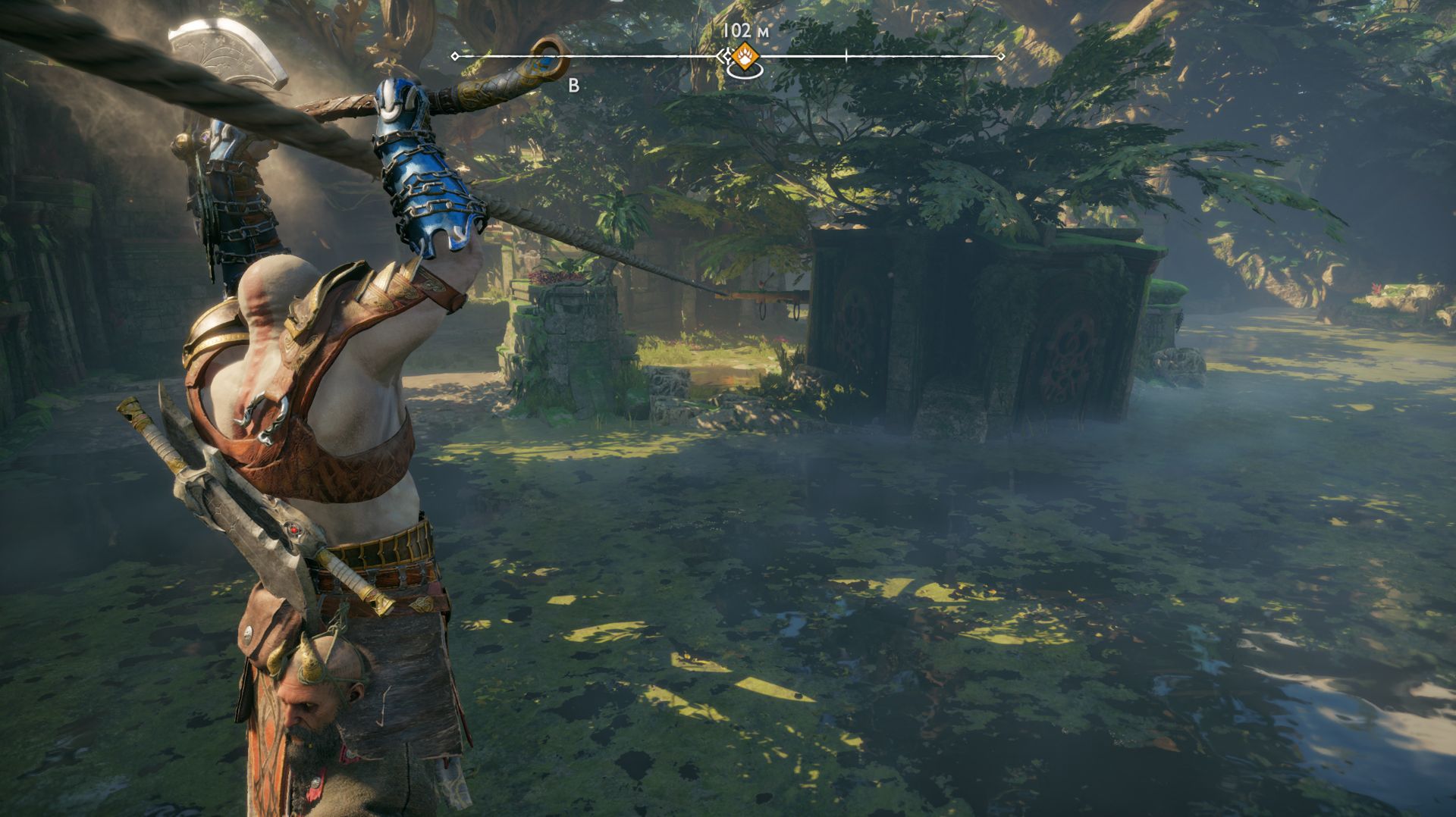Click the orange paw objective marker
This screenshot has width=1456, height=817.
click(x=743, y=56)
